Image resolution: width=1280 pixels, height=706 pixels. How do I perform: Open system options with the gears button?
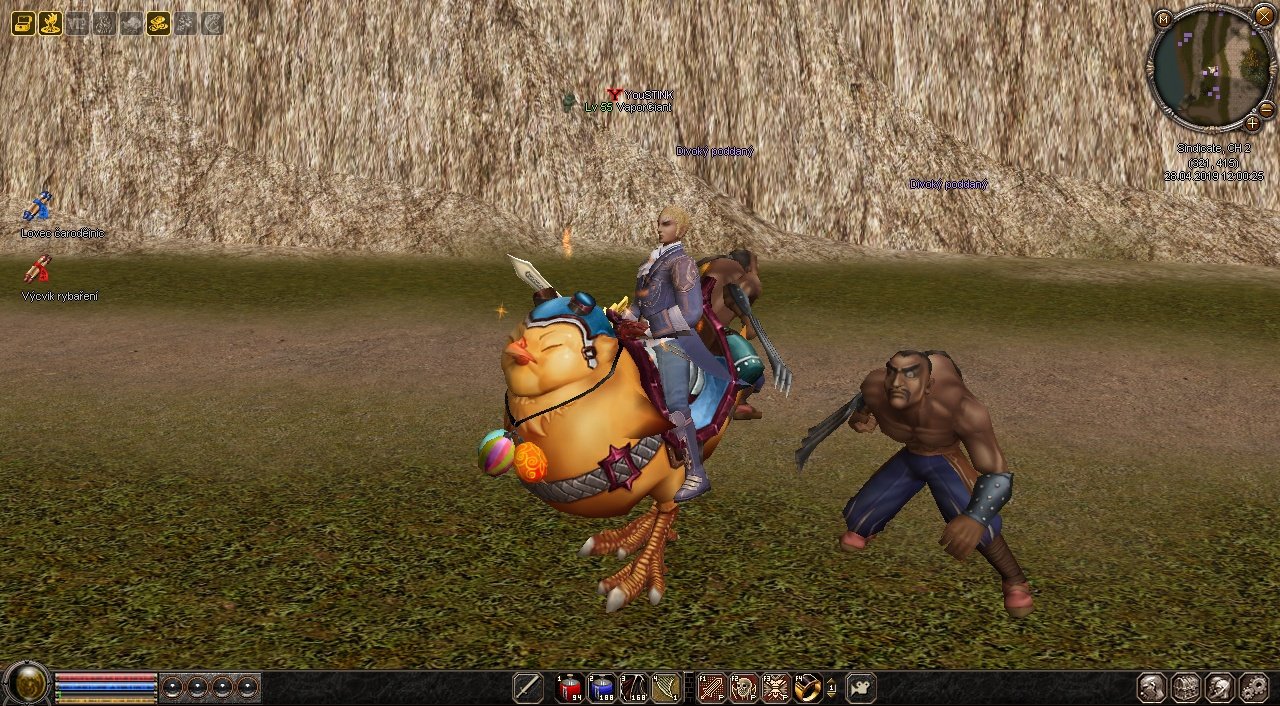(x=1254, y=688)
